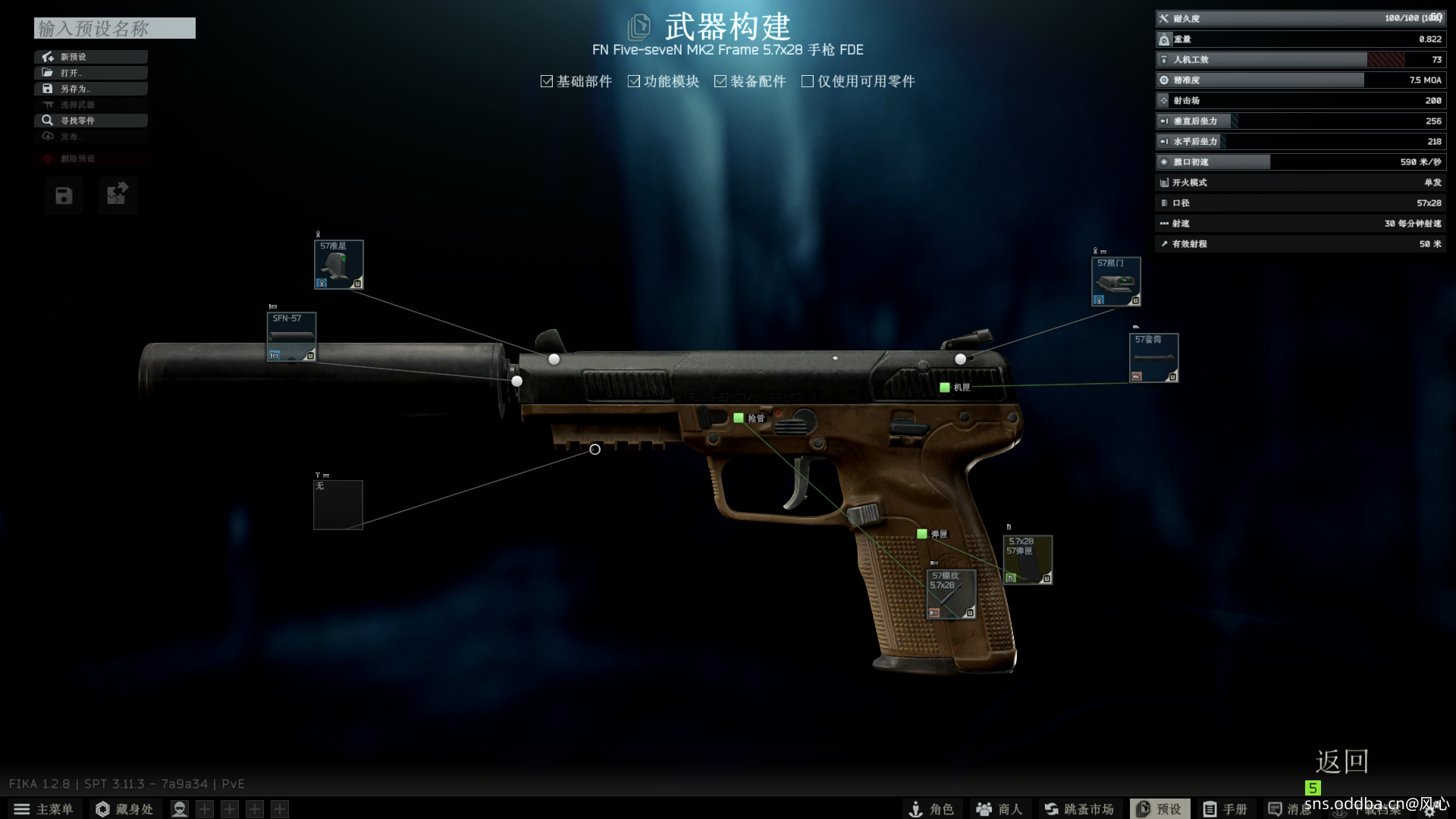Toggle the 装备配件 checkbox

tap(720, 81)
